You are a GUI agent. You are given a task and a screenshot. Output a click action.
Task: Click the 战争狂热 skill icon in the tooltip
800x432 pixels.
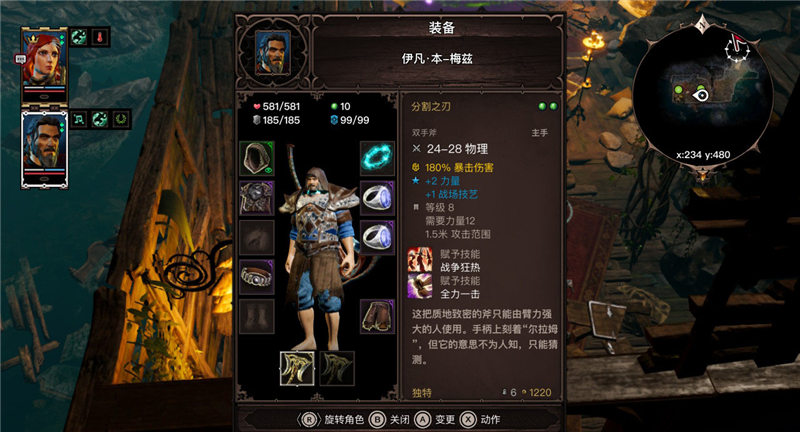pyautogui.click(x=420, y=262)
